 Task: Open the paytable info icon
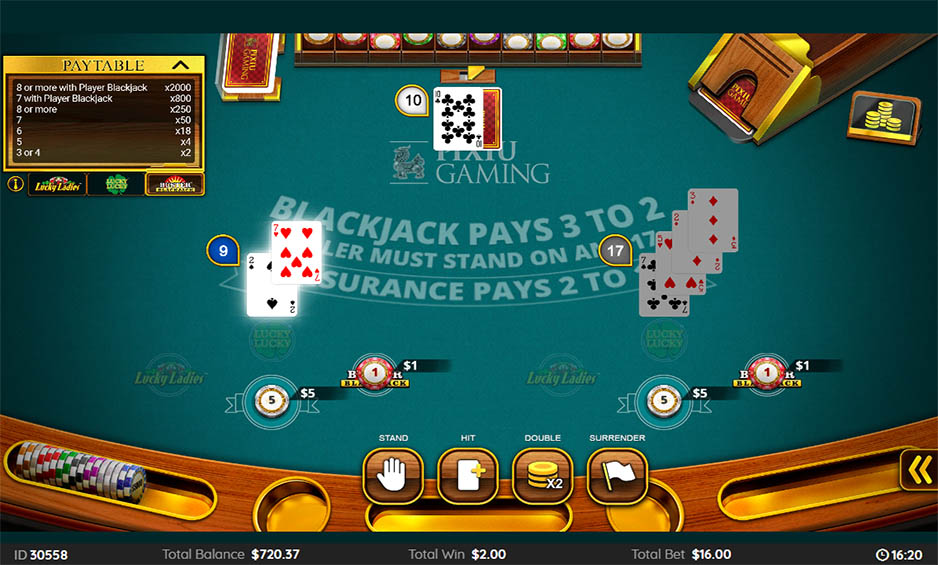[x=15, y=184]
